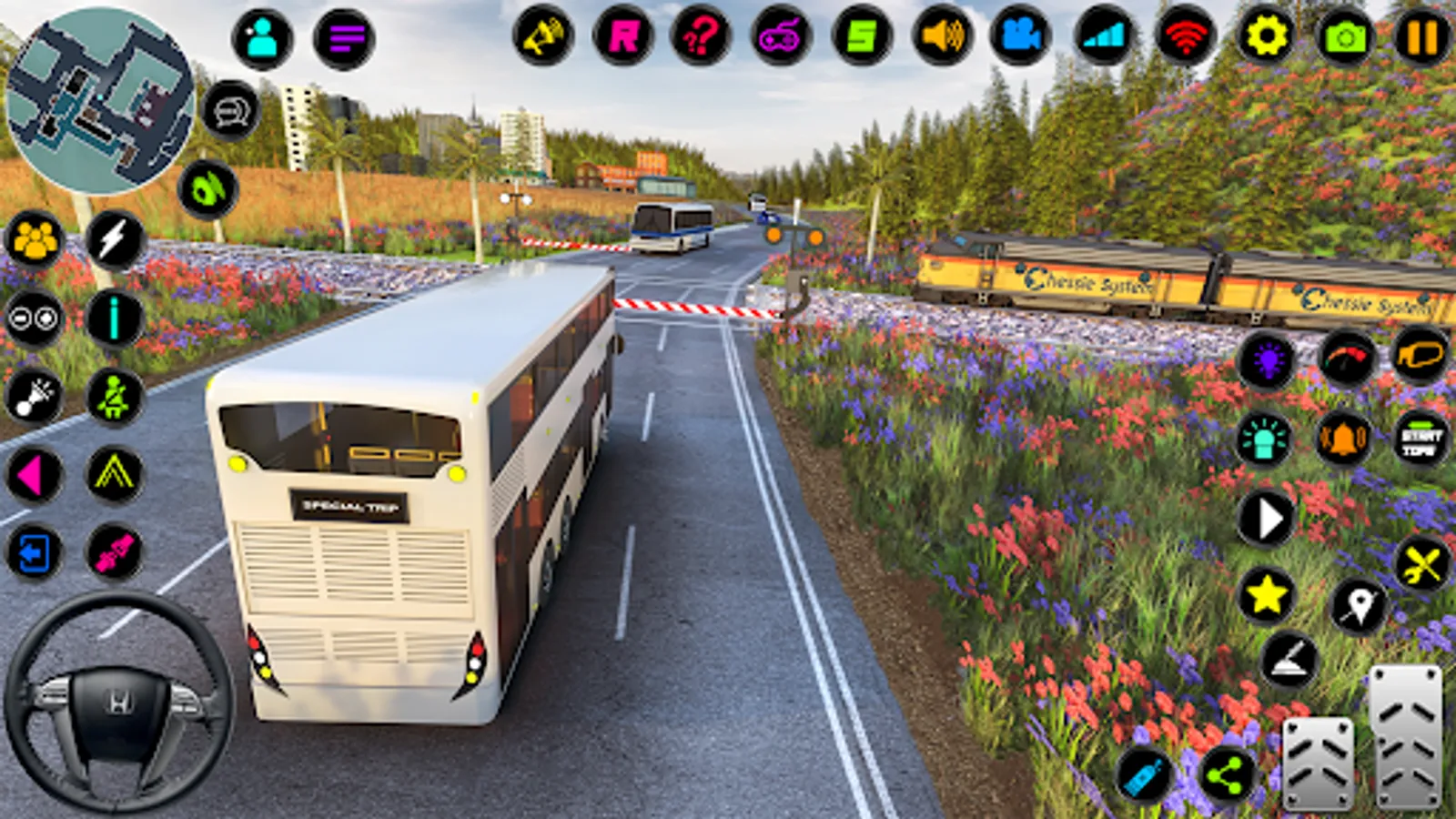Activate the white right turn arrow
This screenshot has height=819, width=1456.
[1266, 519]
